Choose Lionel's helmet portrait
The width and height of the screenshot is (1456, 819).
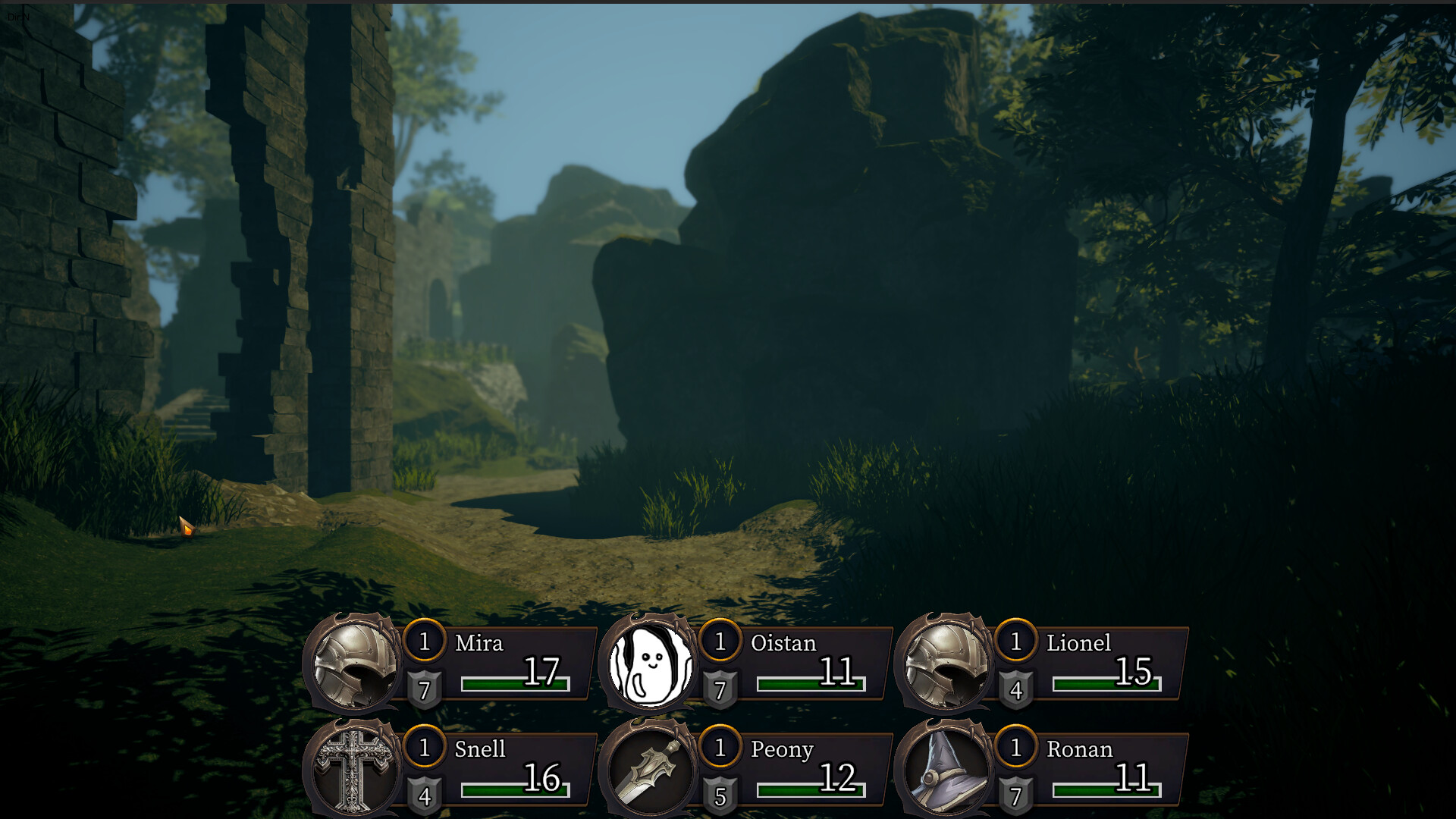(x=946, y=664)
